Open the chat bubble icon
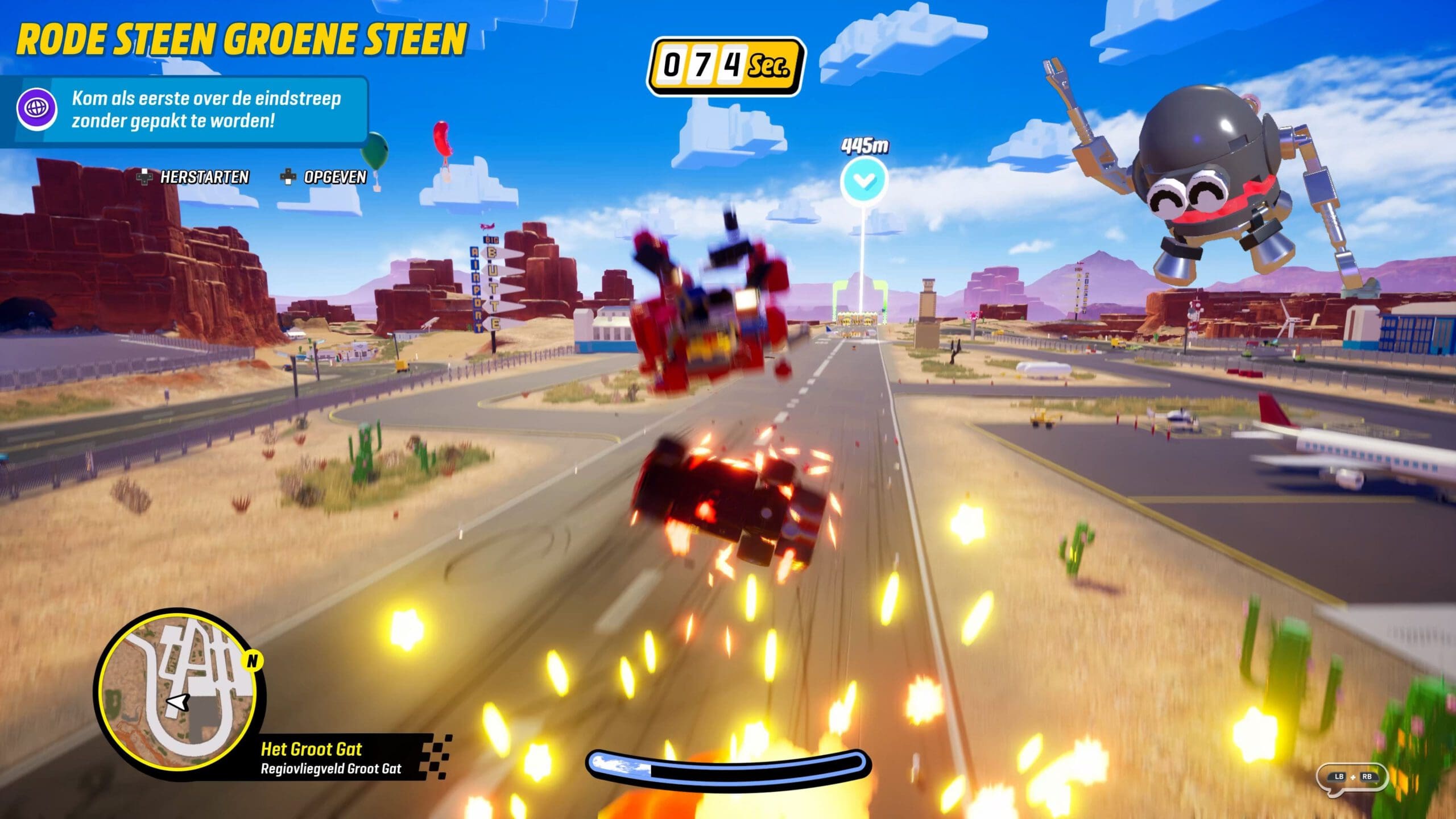Viewport: 1456px width, 819px height. point(1352,777)
